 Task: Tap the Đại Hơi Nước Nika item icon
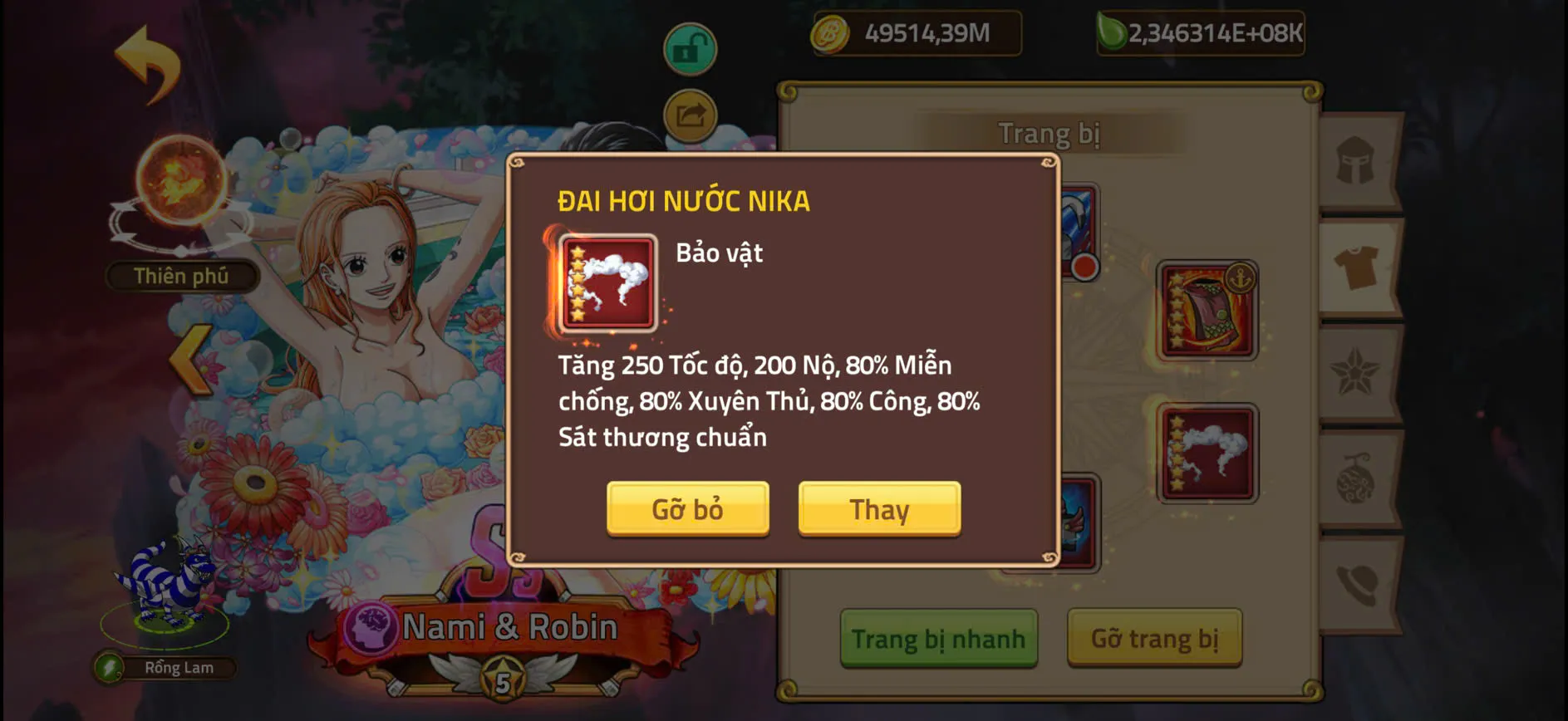click(608, 283)
